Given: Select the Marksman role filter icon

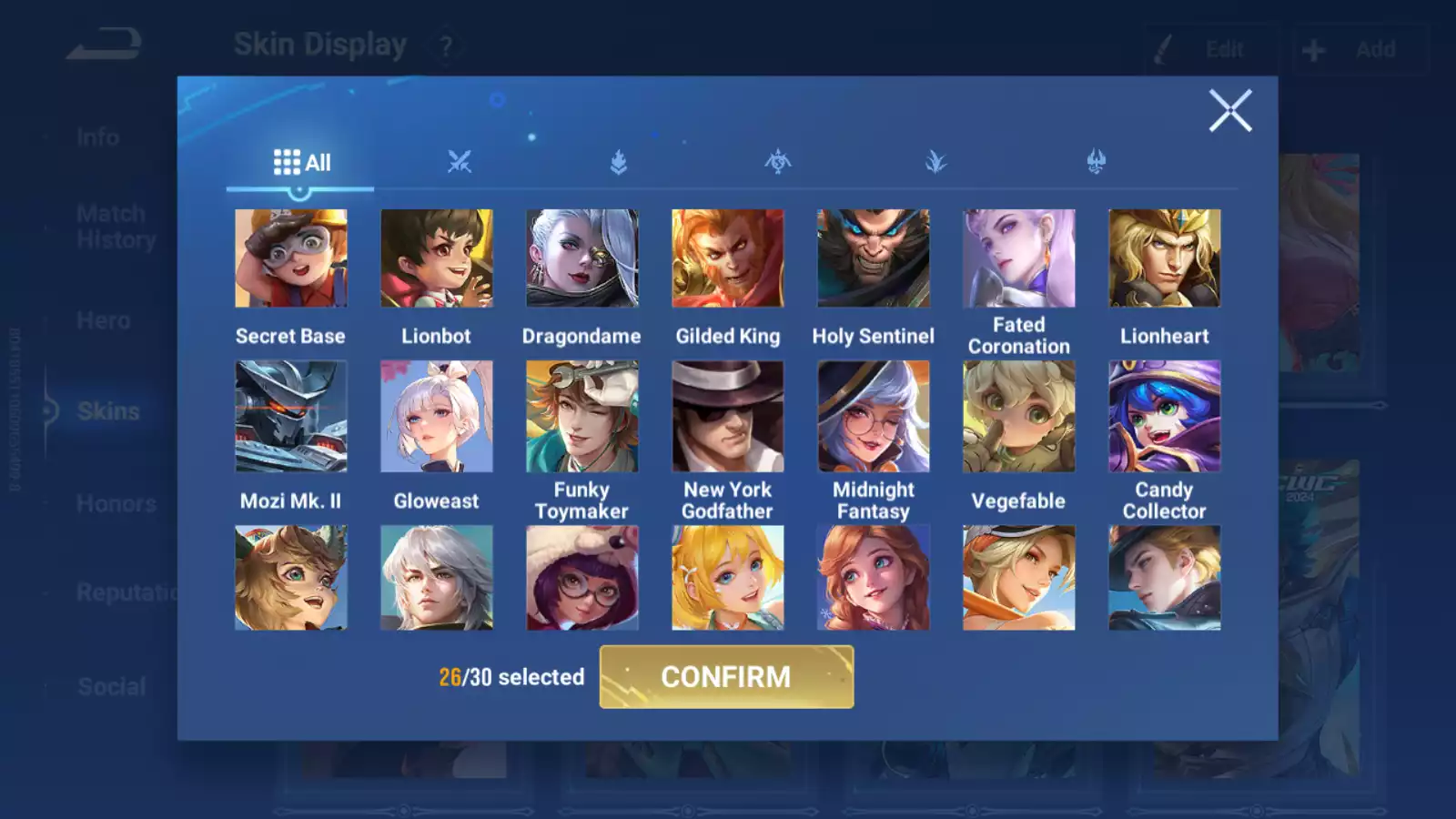Looking at the screenshot, I should pyautogui.click(x=936, y=161).
